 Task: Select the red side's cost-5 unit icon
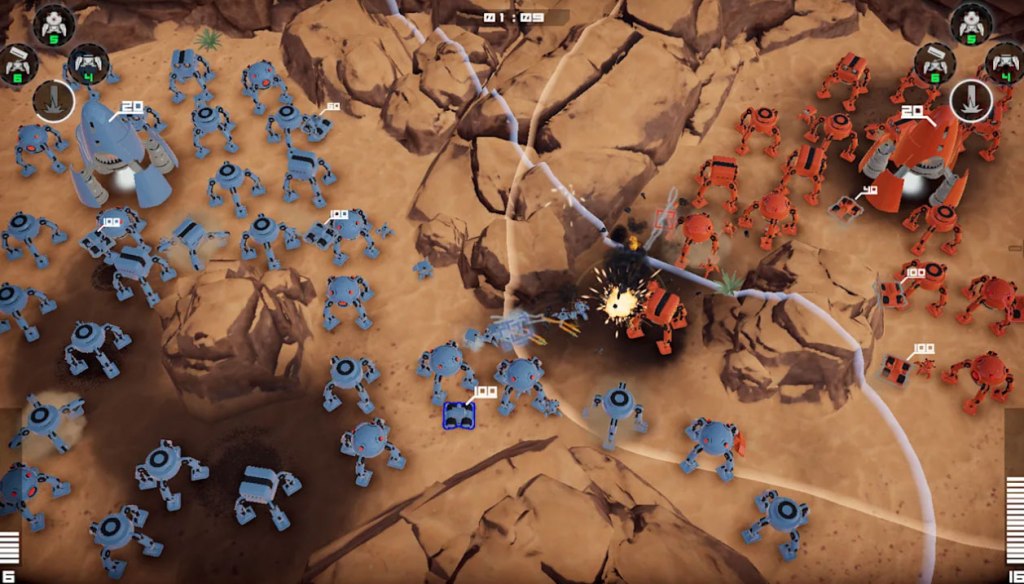coord(970,24)
